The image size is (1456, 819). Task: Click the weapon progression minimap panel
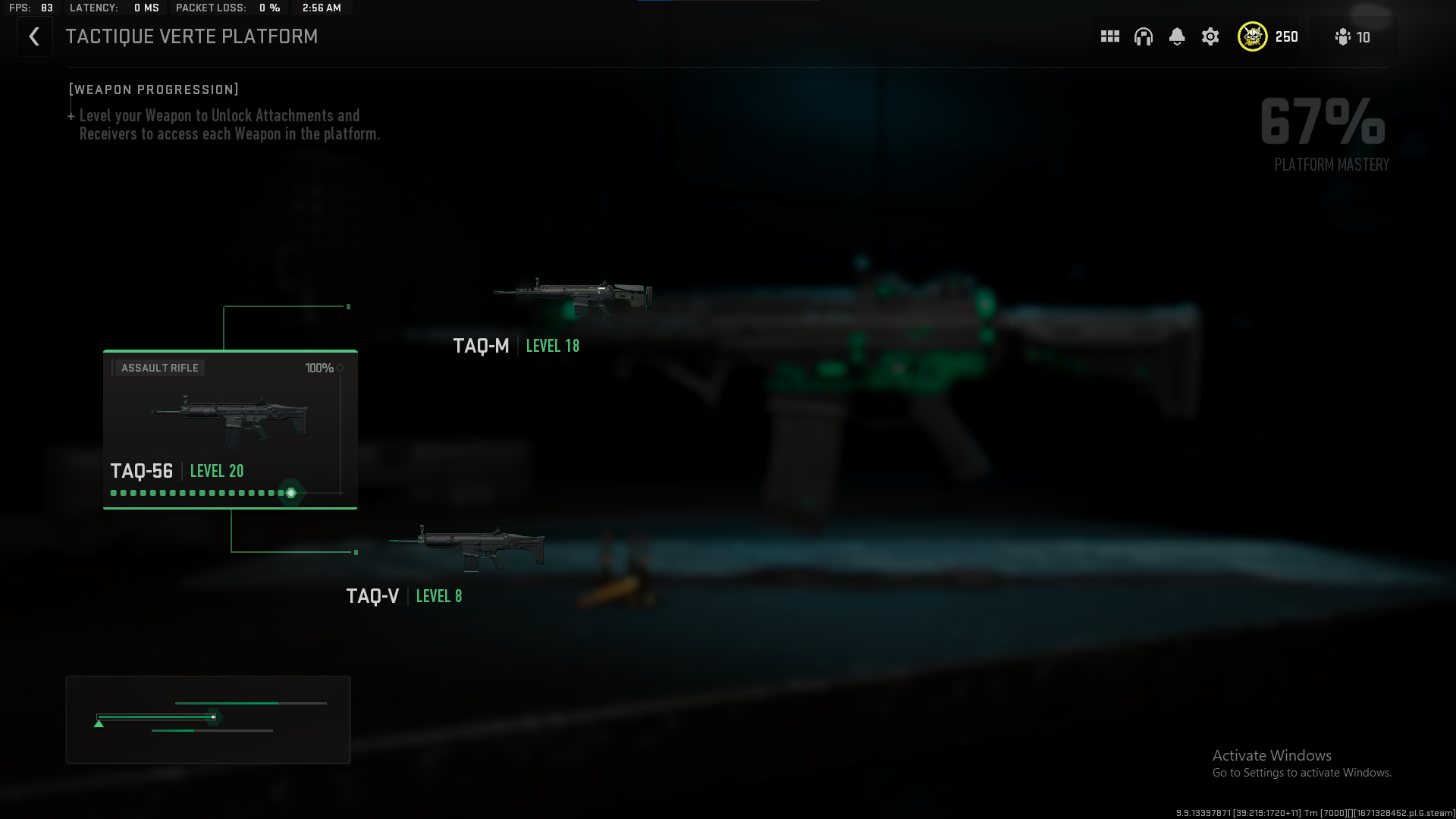(208, 719)
